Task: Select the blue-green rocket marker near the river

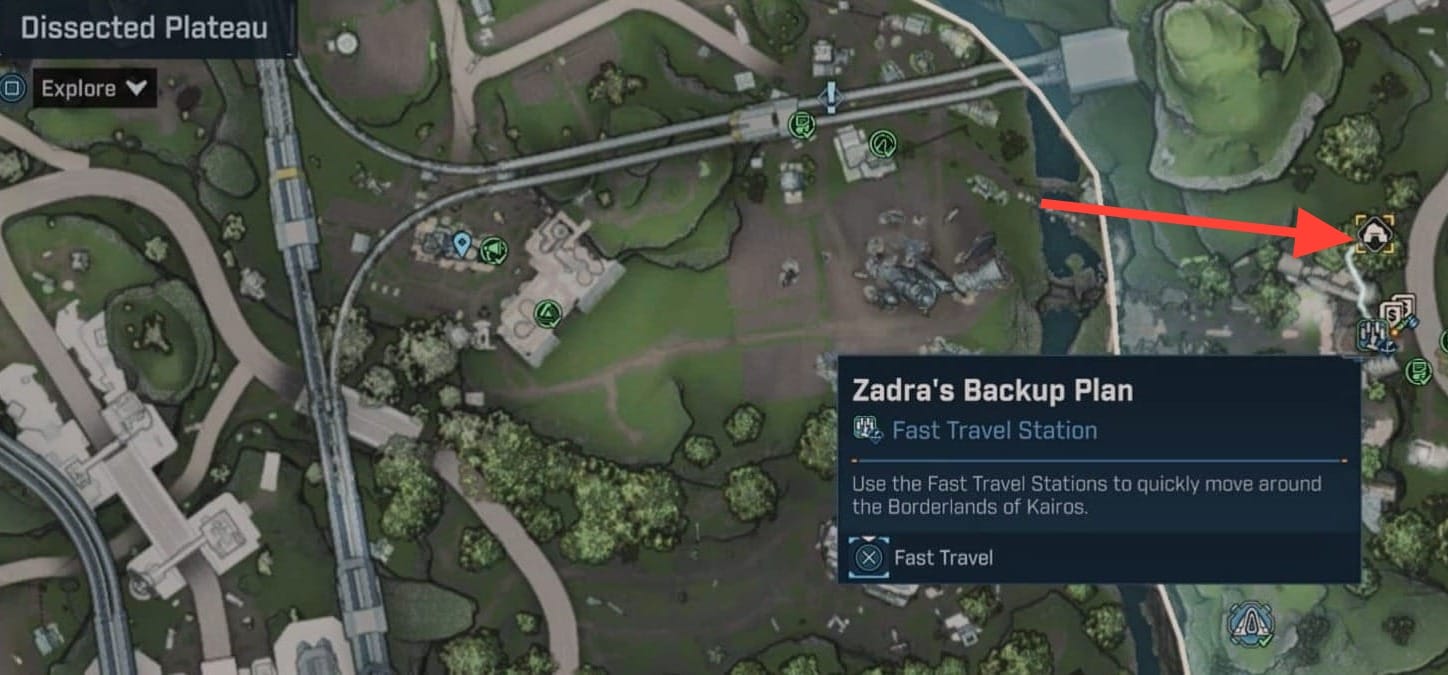Action: pos(1249,624)
